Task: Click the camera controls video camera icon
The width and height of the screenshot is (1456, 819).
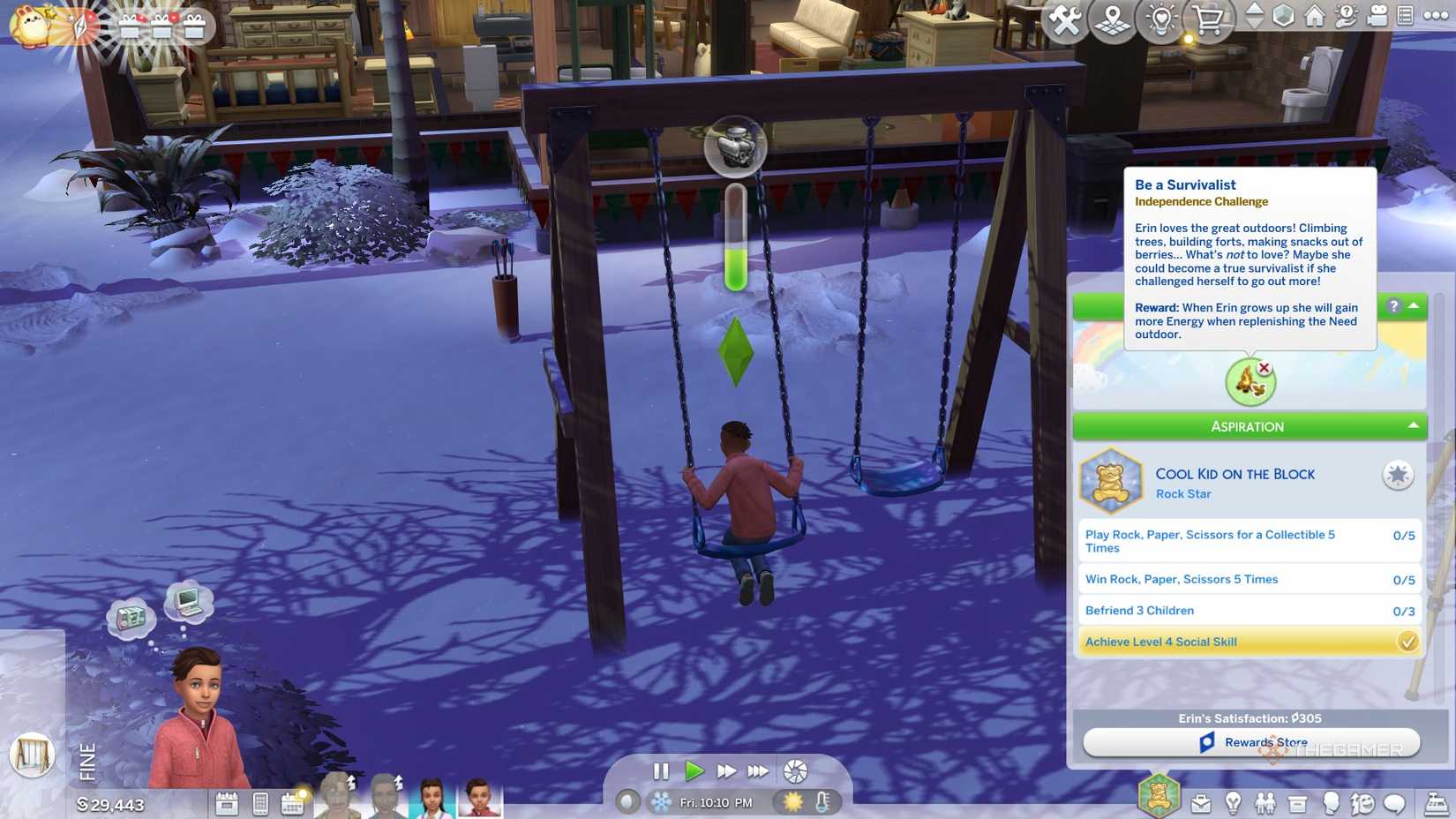Action: [1377, 16]
